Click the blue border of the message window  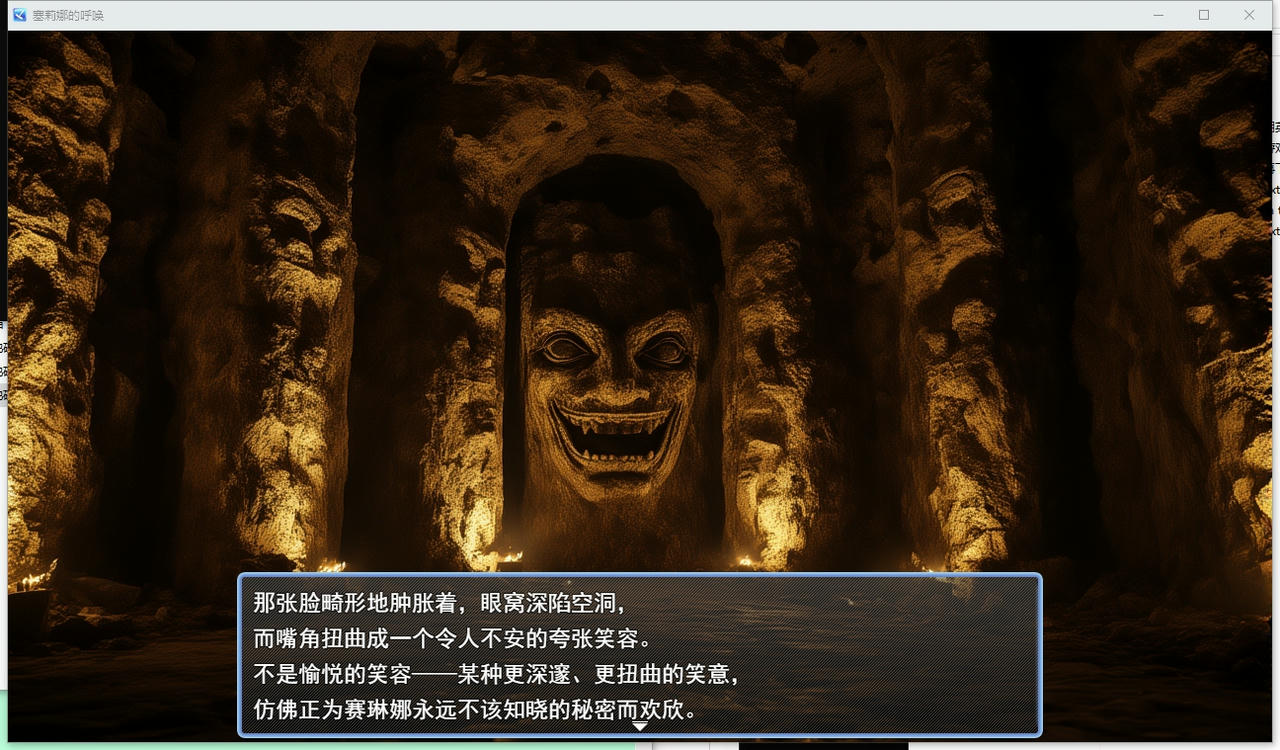pyautogui.click(x=640, y=576)
